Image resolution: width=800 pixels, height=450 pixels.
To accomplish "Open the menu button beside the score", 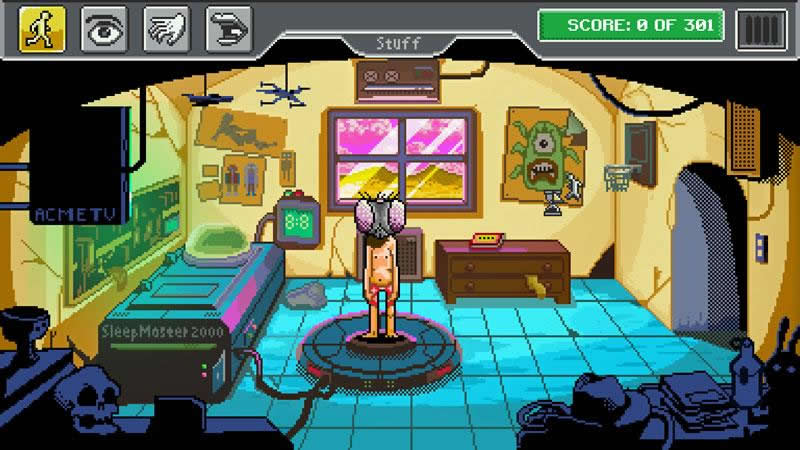I will pyautogui.click(x=761, y=28).
